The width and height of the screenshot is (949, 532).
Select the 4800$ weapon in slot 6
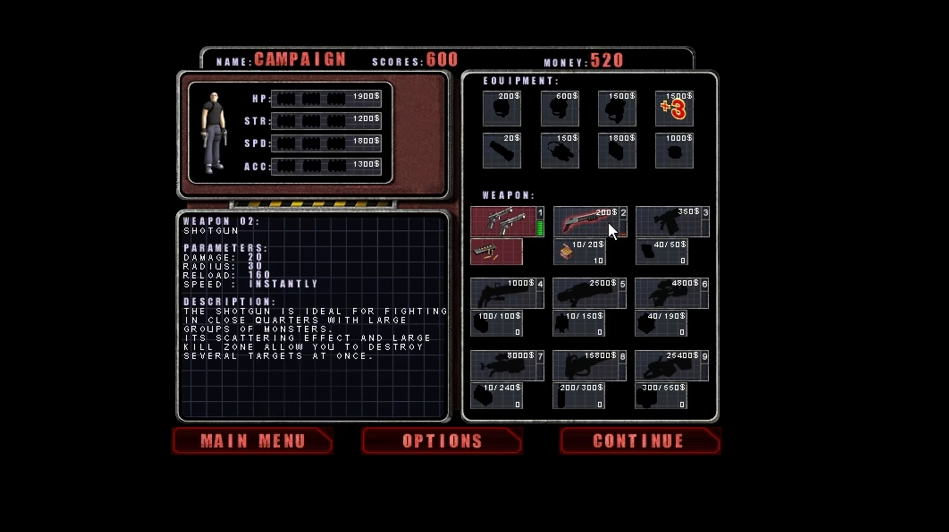(672, 293)
